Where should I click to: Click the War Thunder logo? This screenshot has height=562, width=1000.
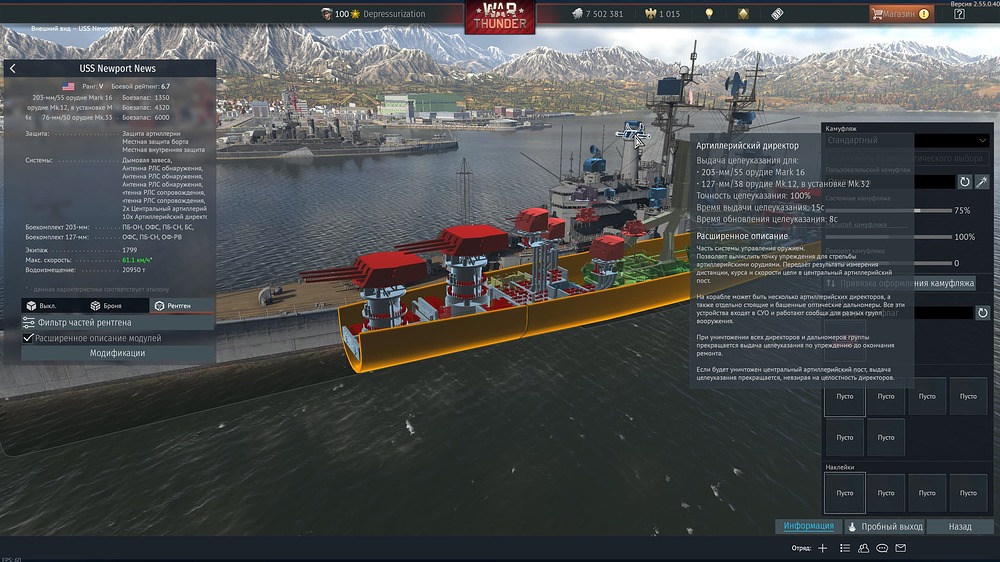499,16
